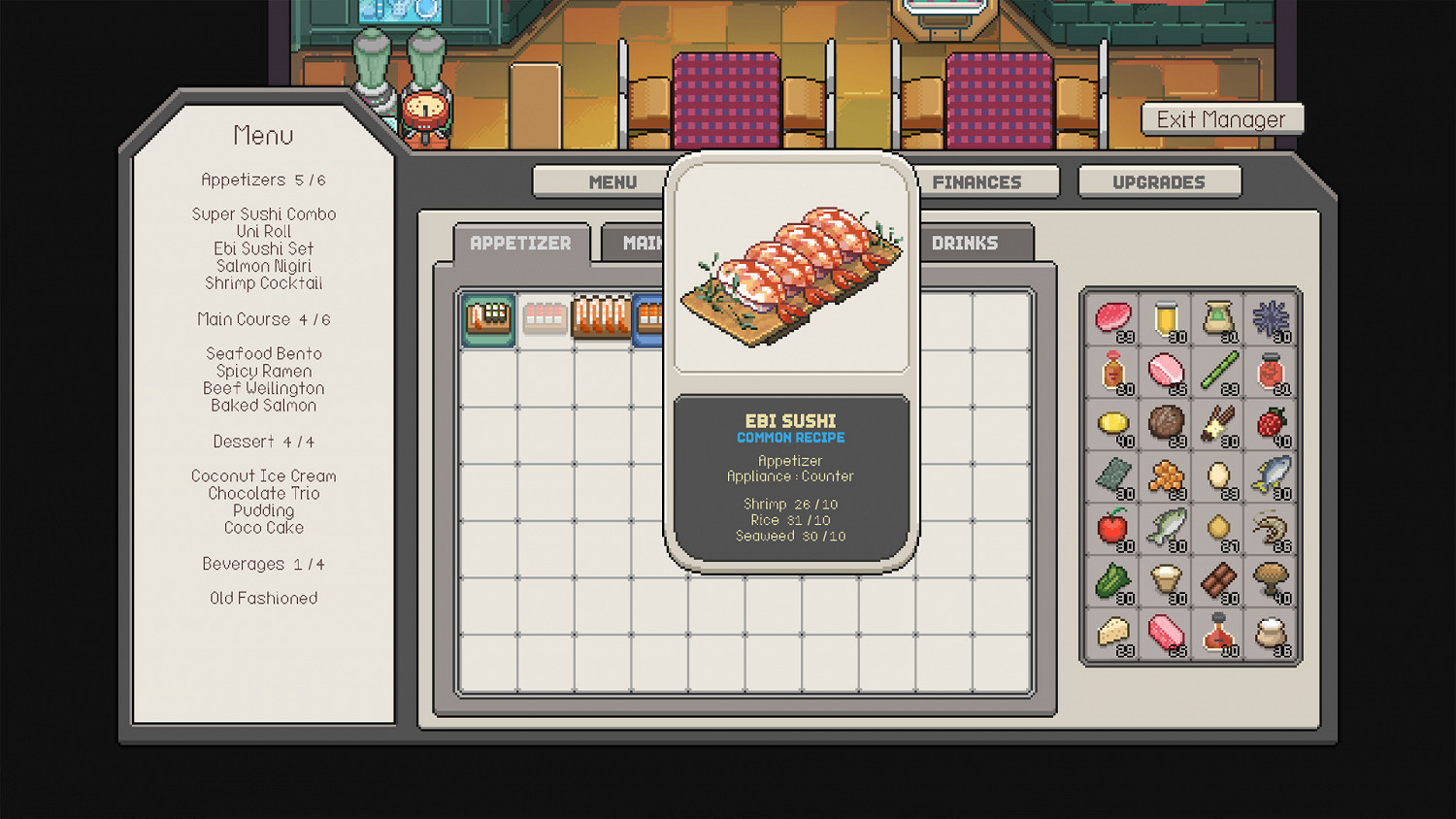Click the Menu button at the top

[x=612, y=181]
